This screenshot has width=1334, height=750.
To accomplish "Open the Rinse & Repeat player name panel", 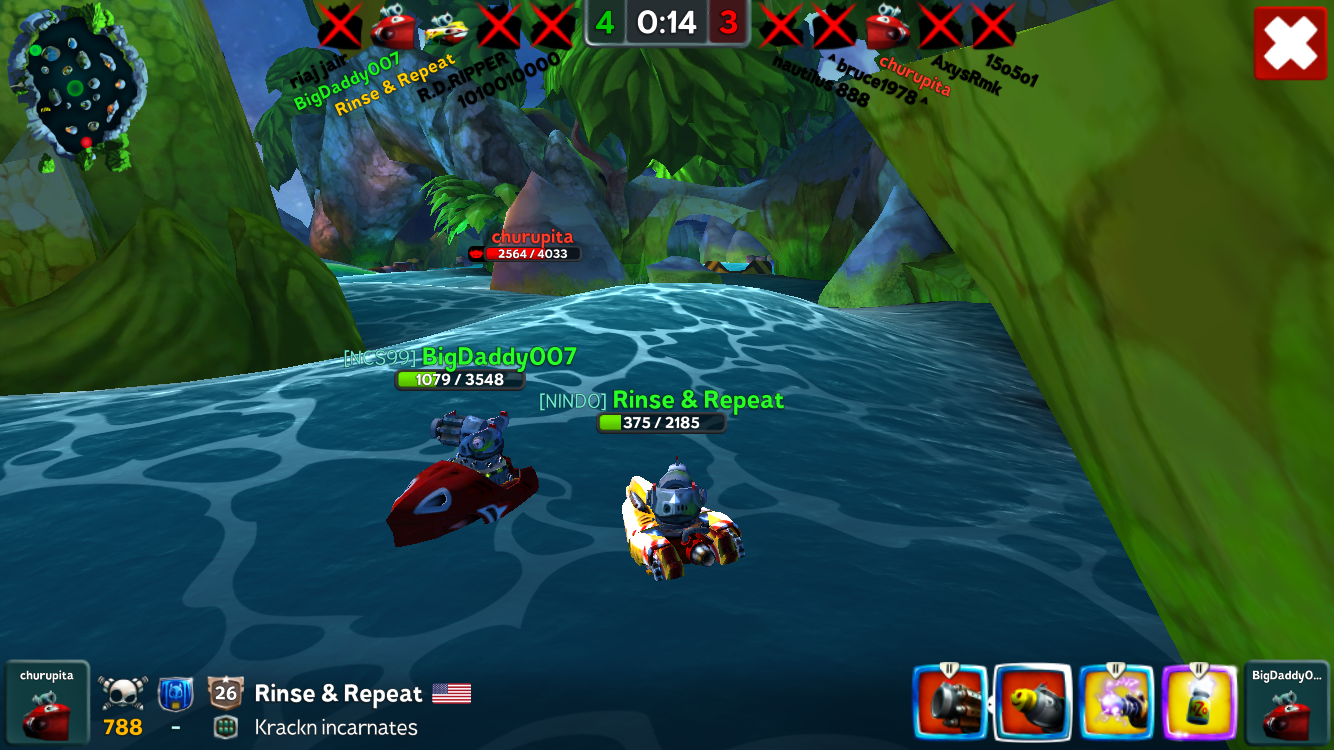I will coord(338,693).
